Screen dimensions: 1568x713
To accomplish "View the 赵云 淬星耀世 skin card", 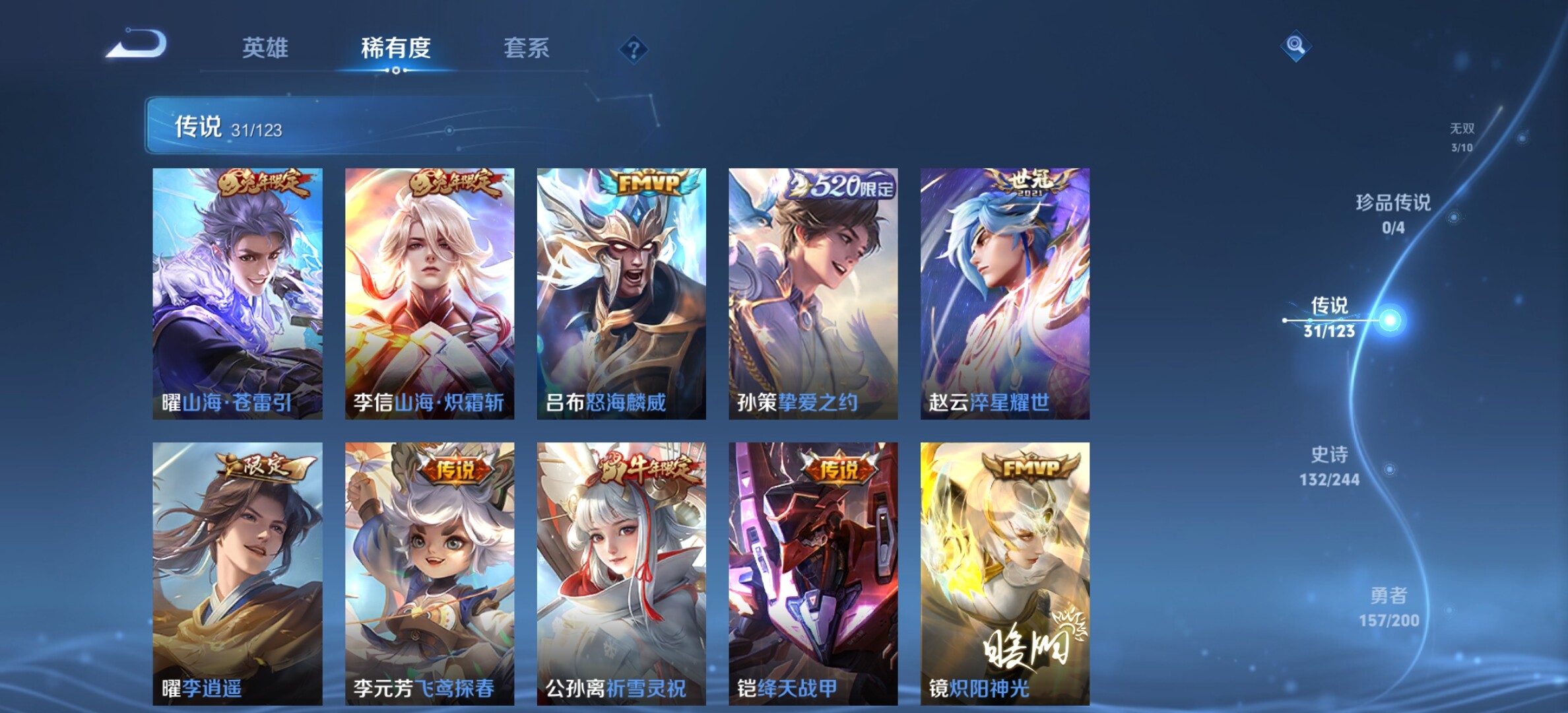I will tap(1005, 294).
